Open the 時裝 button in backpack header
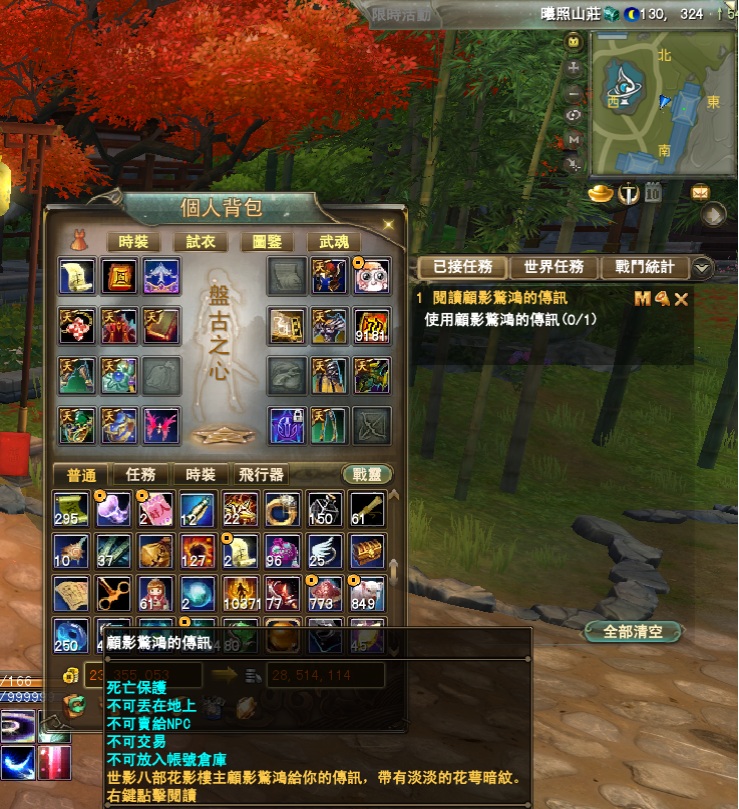Viewport: 739px width, 809px height. (x=133, y=241)
